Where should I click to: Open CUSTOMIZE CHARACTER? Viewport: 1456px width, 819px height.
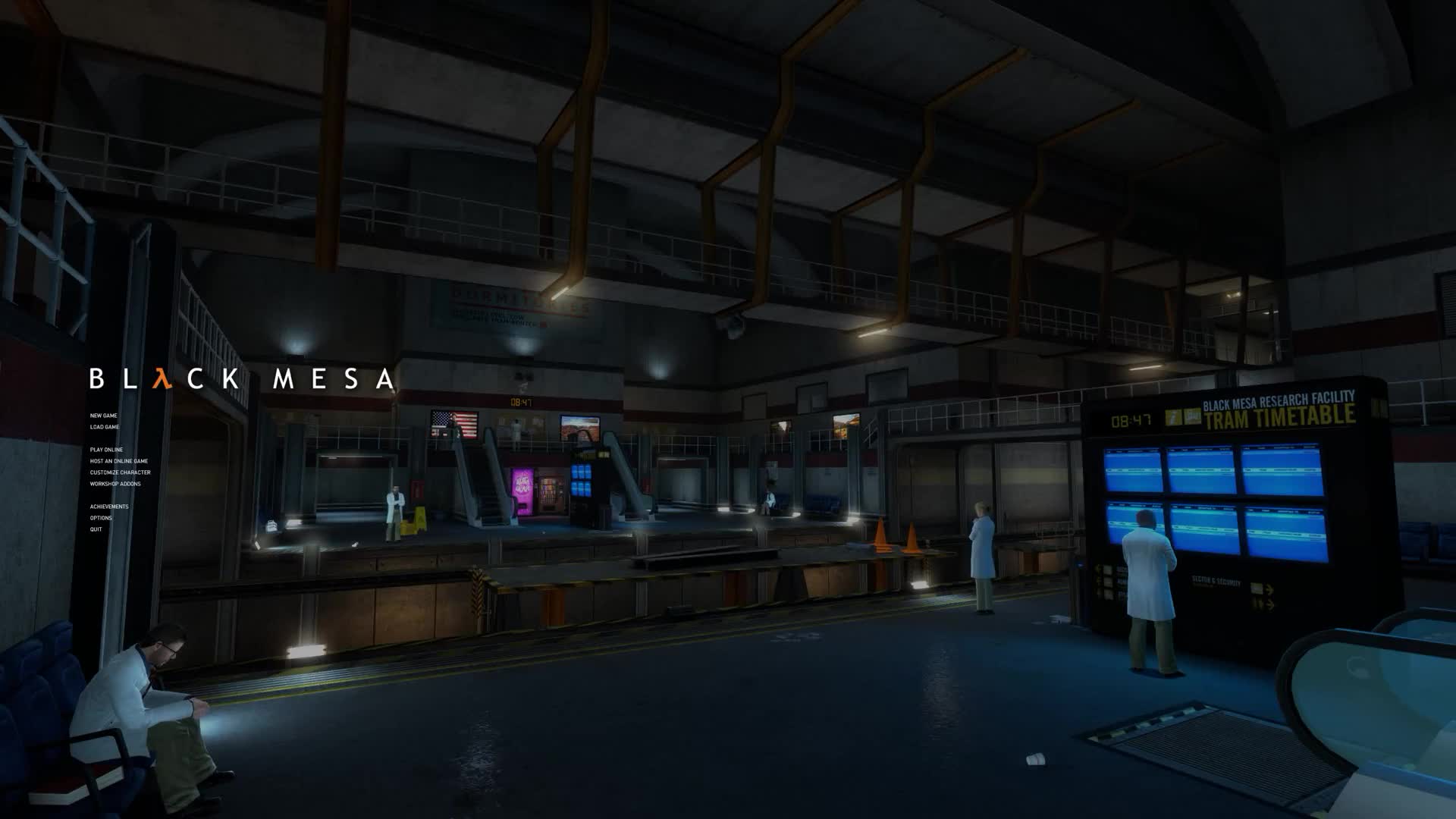[x=120, y=472]
